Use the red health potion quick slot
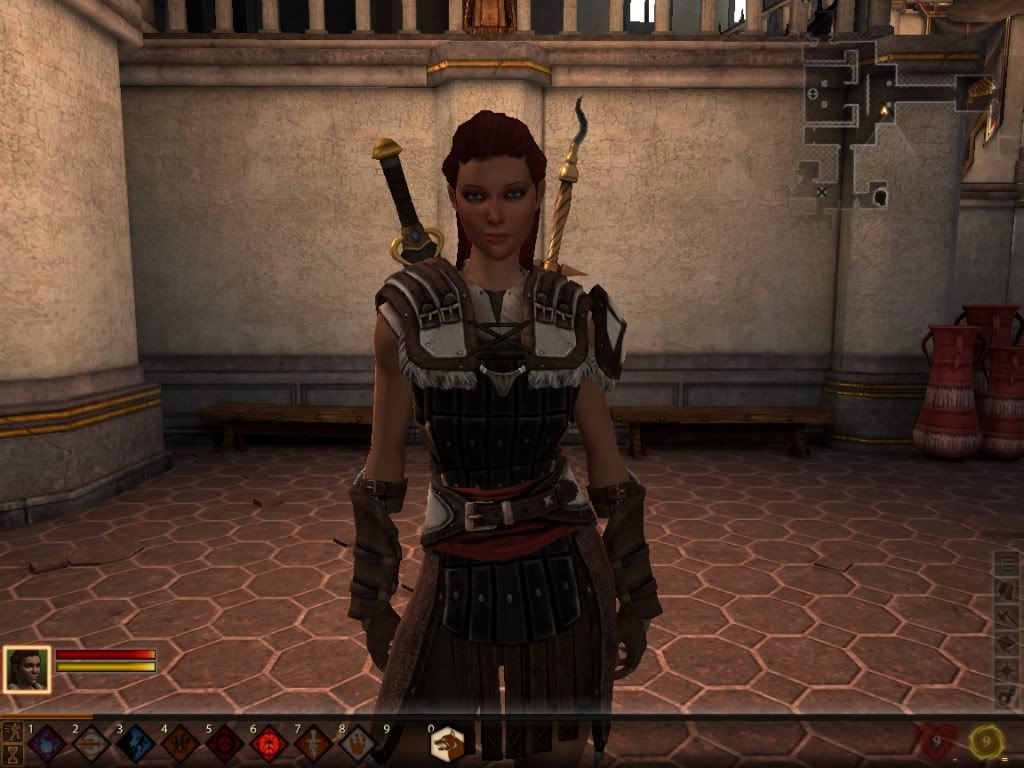This screenshot has height=768, width=1024. (x=936, y=742)
